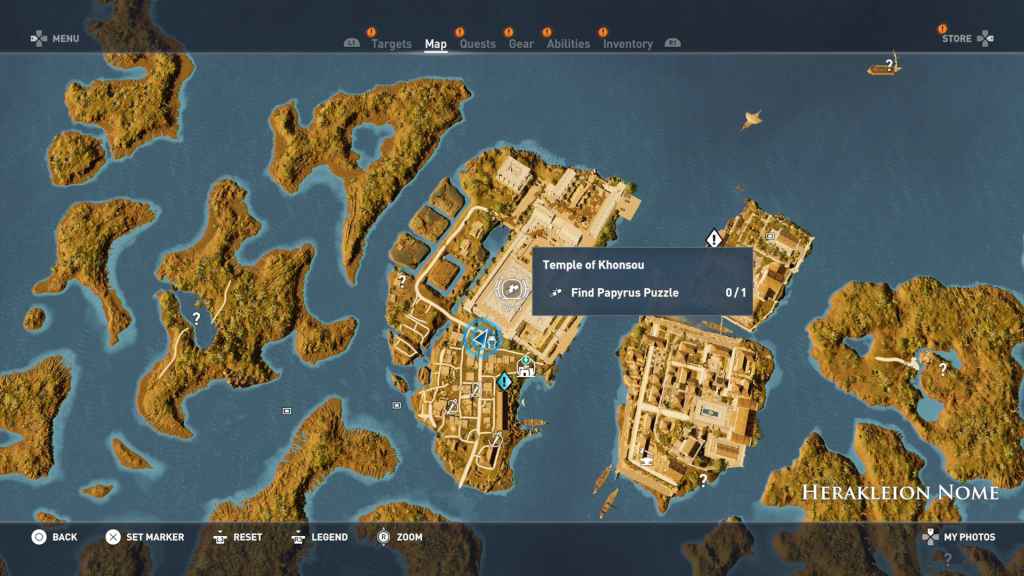
Task: Select the fast travel point icon
Action: [x=525, y=368]
